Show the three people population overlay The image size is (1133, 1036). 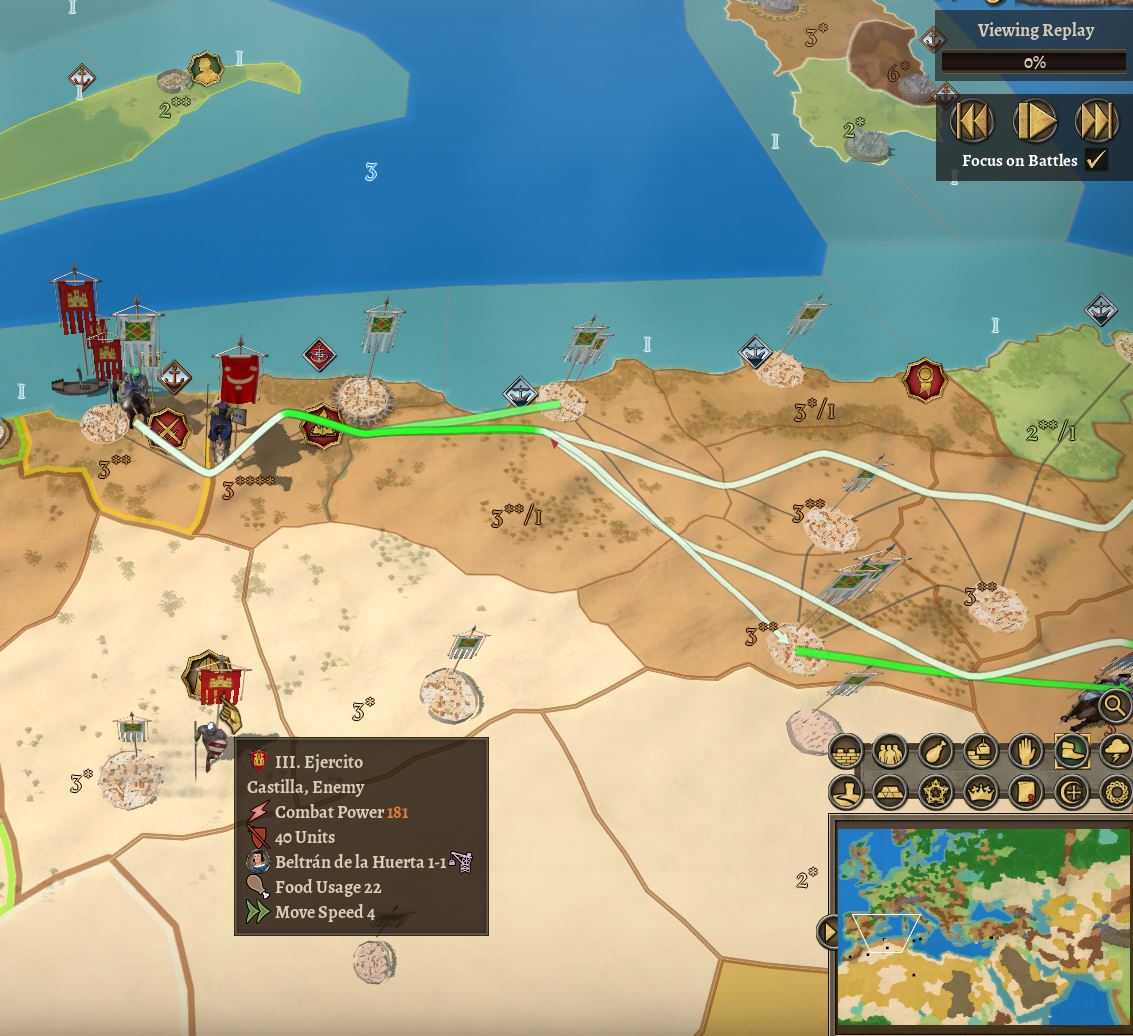[889, 751]
